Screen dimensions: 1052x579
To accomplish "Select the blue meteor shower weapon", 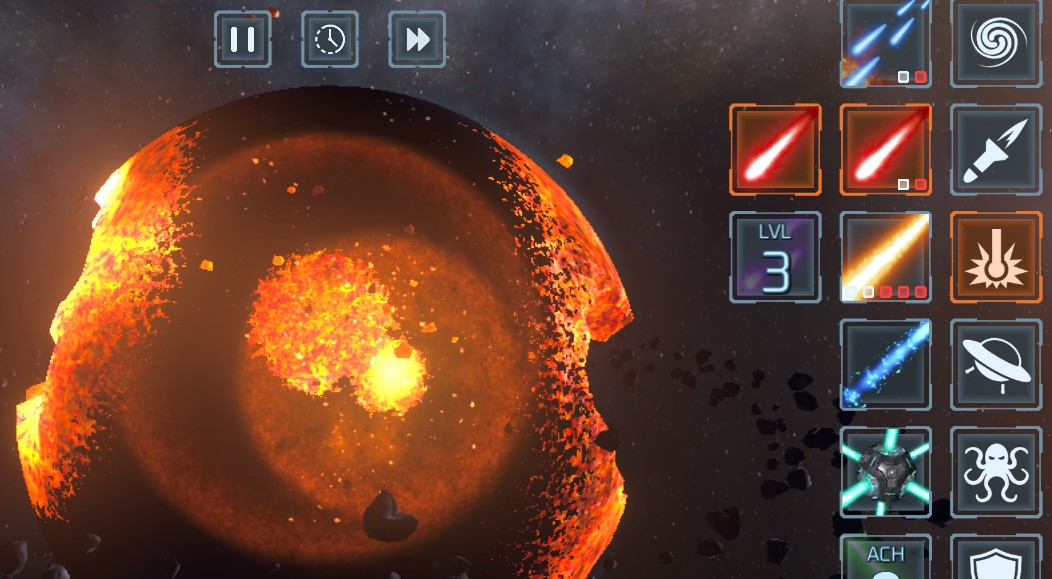I will 885,43.
